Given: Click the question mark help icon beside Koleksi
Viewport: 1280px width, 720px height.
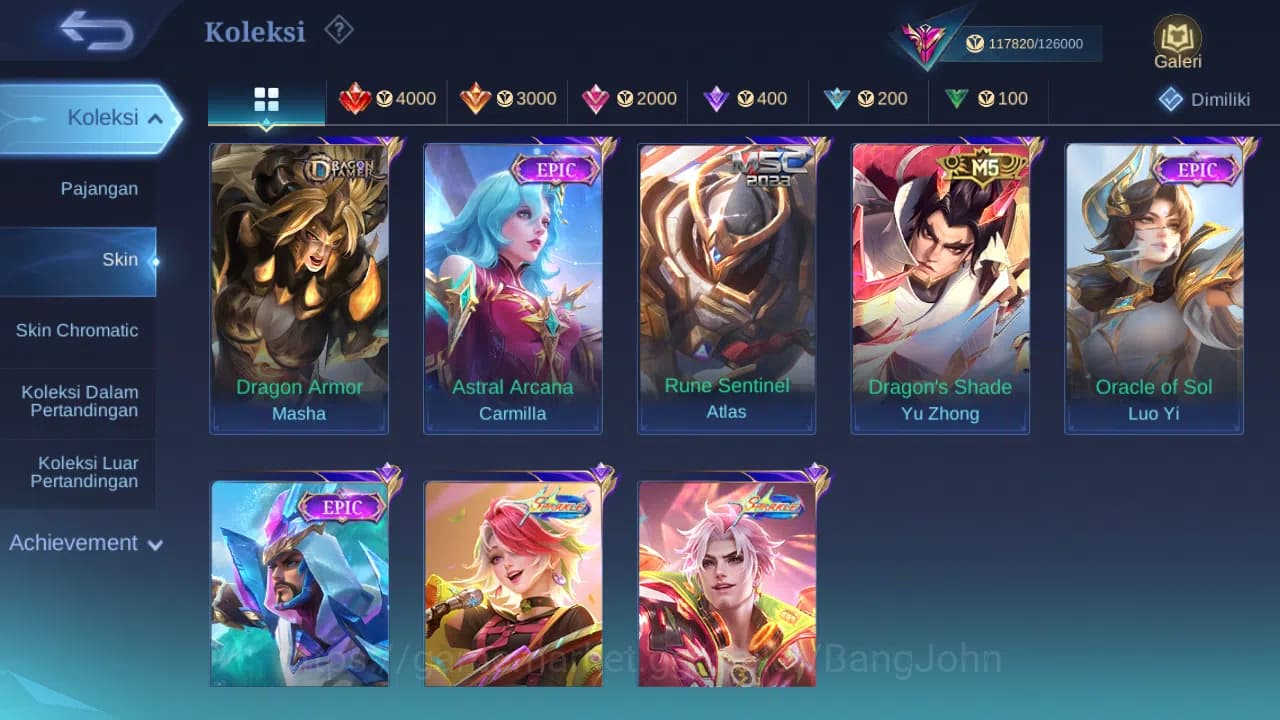Looking at the screenshot, I should 338,31.
